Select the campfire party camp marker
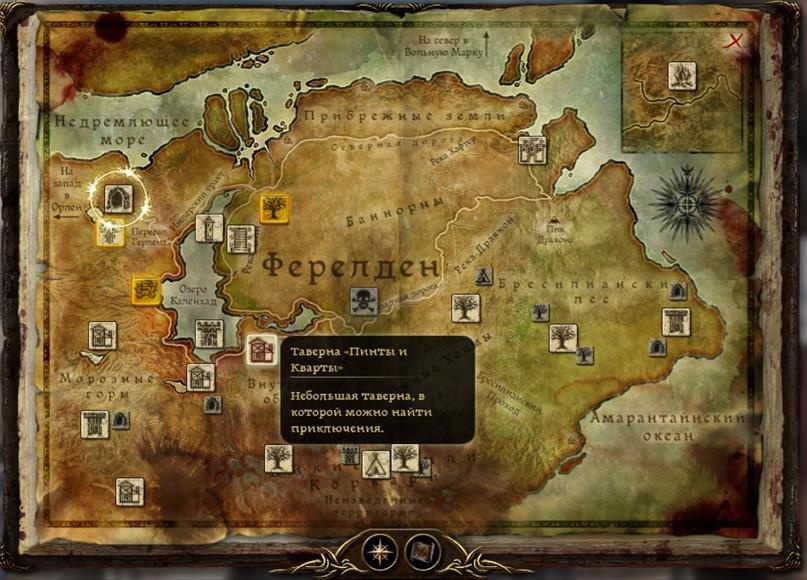807x580 pixels. click(x=682, y=76)
